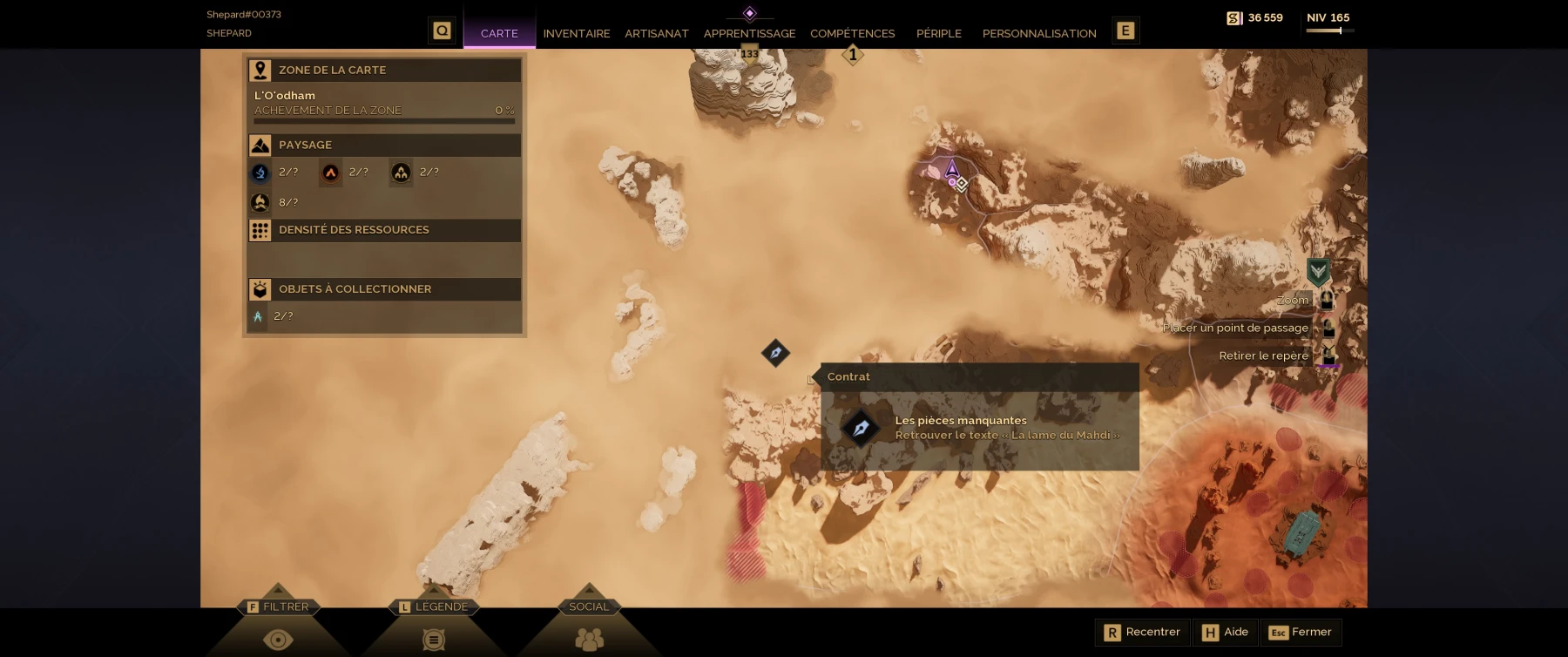Screen dimensions: 1568x657
Task: Click the 133 marker at the map's top edge
Action: pos(749,55)
